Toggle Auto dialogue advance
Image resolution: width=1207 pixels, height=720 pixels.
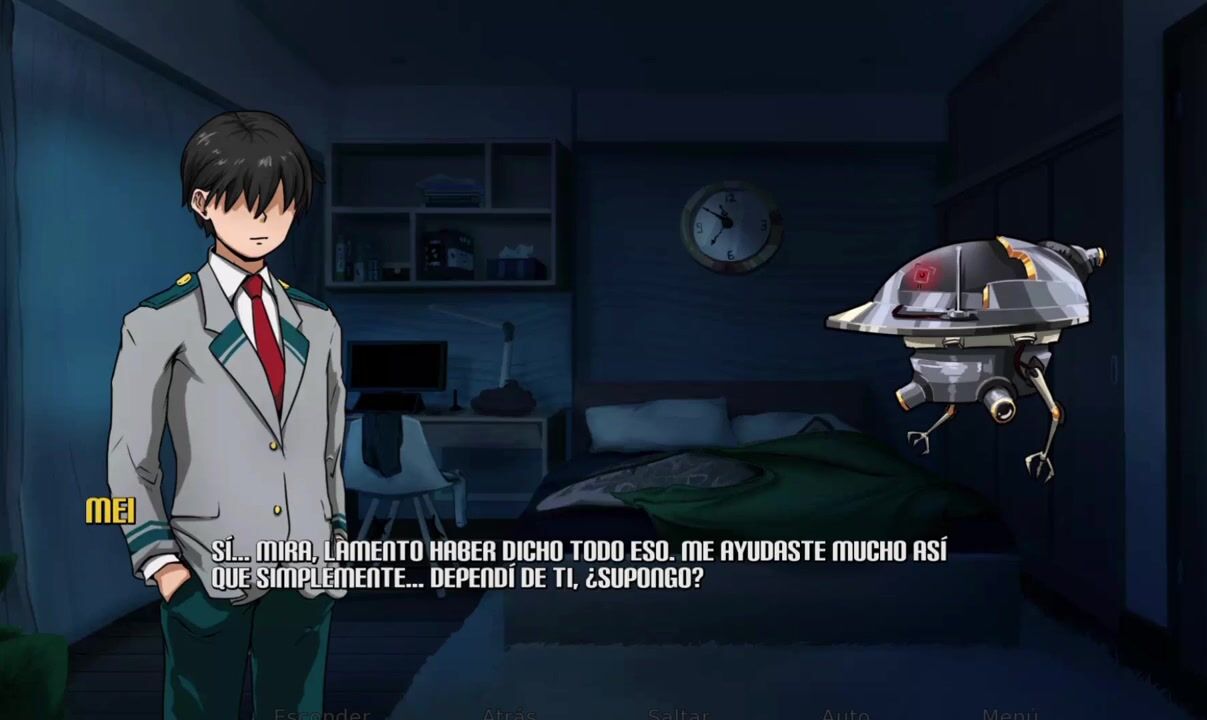pyautogui.click(x=845, y=714)
